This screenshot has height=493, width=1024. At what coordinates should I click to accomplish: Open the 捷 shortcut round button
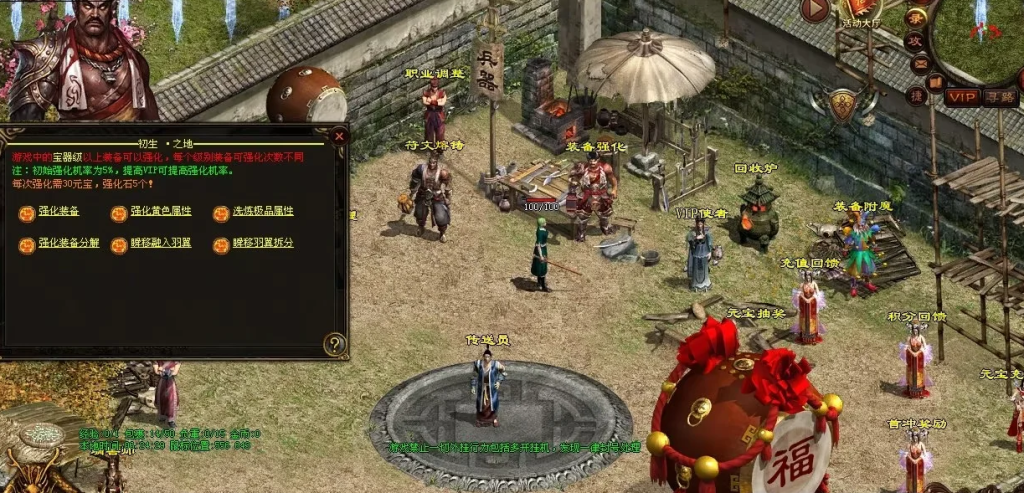click(916, 96)
